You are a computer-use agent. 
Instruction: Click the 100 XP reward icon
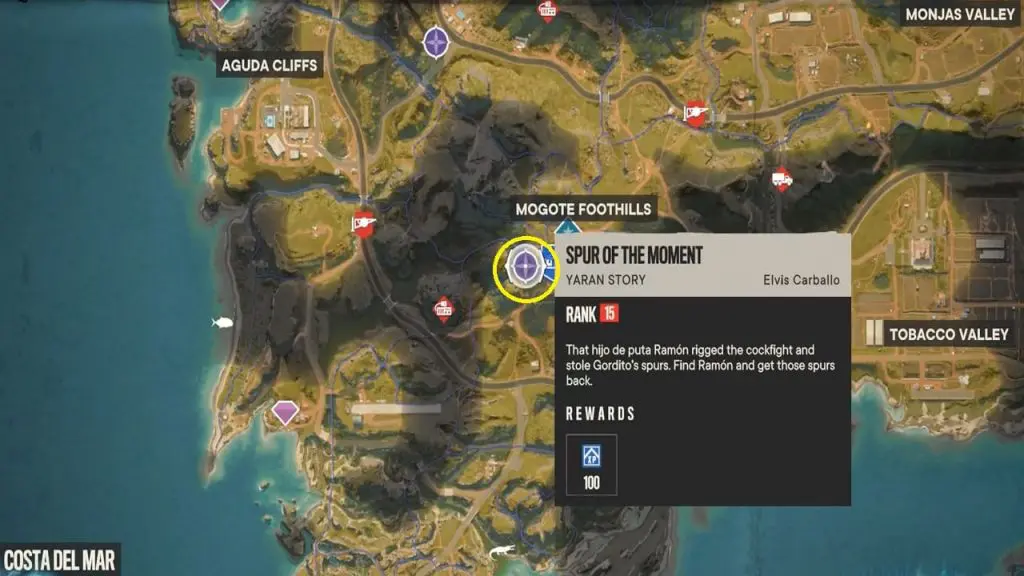[x=592, y=465]
